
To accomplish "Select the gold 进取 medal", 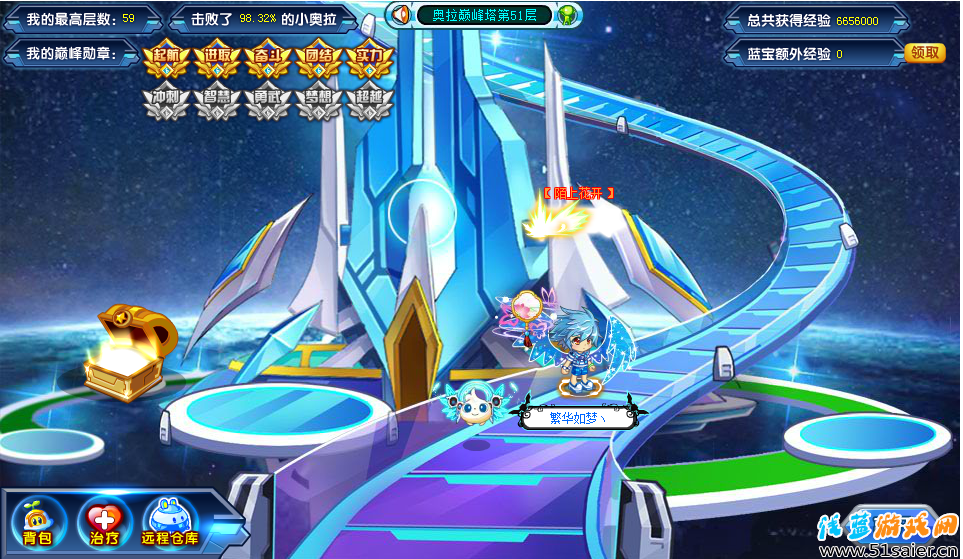I will tap(217, 60).
